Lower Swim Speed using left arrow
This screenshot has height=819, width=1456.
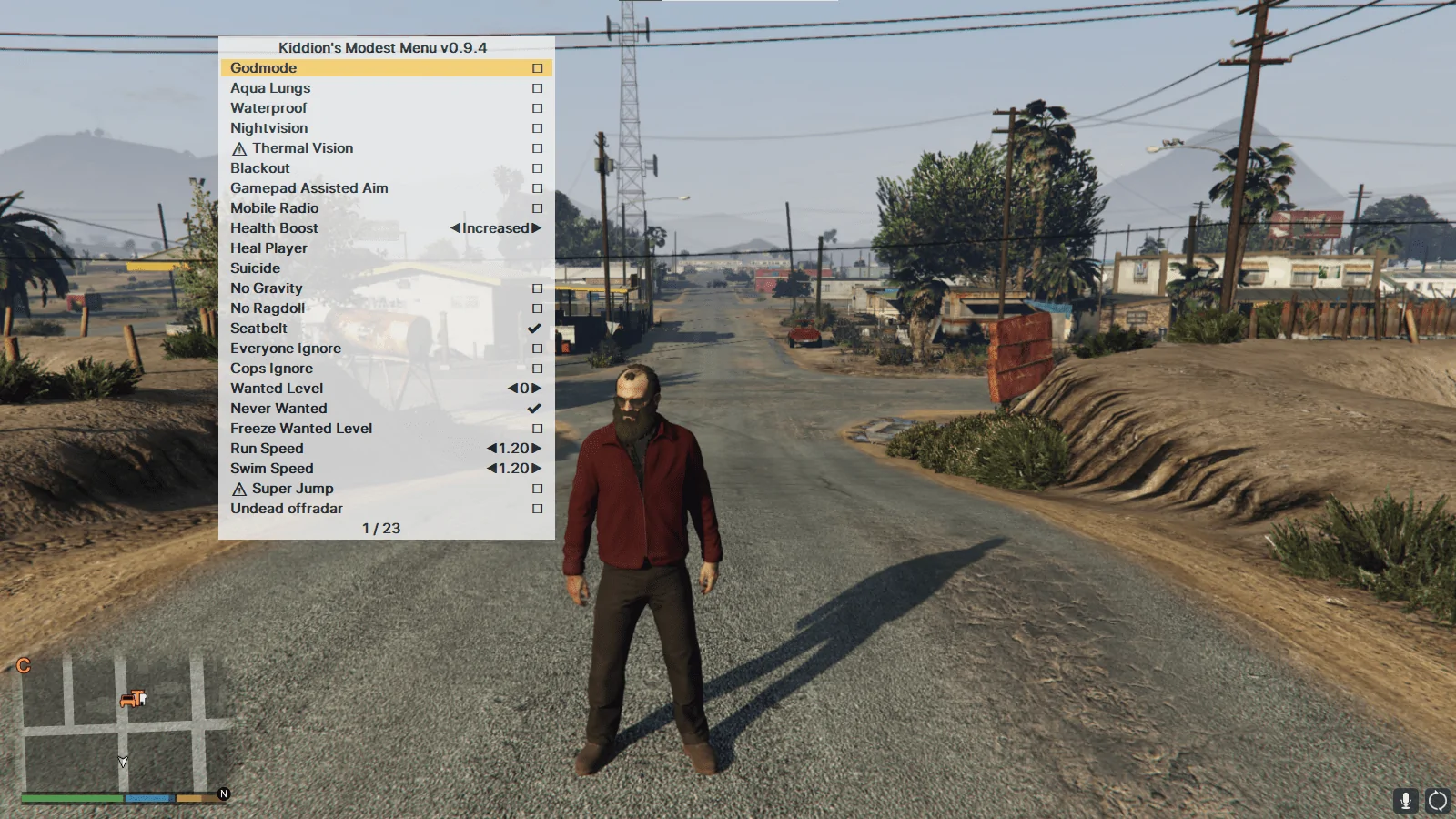pyautogui.click(x=491, y=469)
